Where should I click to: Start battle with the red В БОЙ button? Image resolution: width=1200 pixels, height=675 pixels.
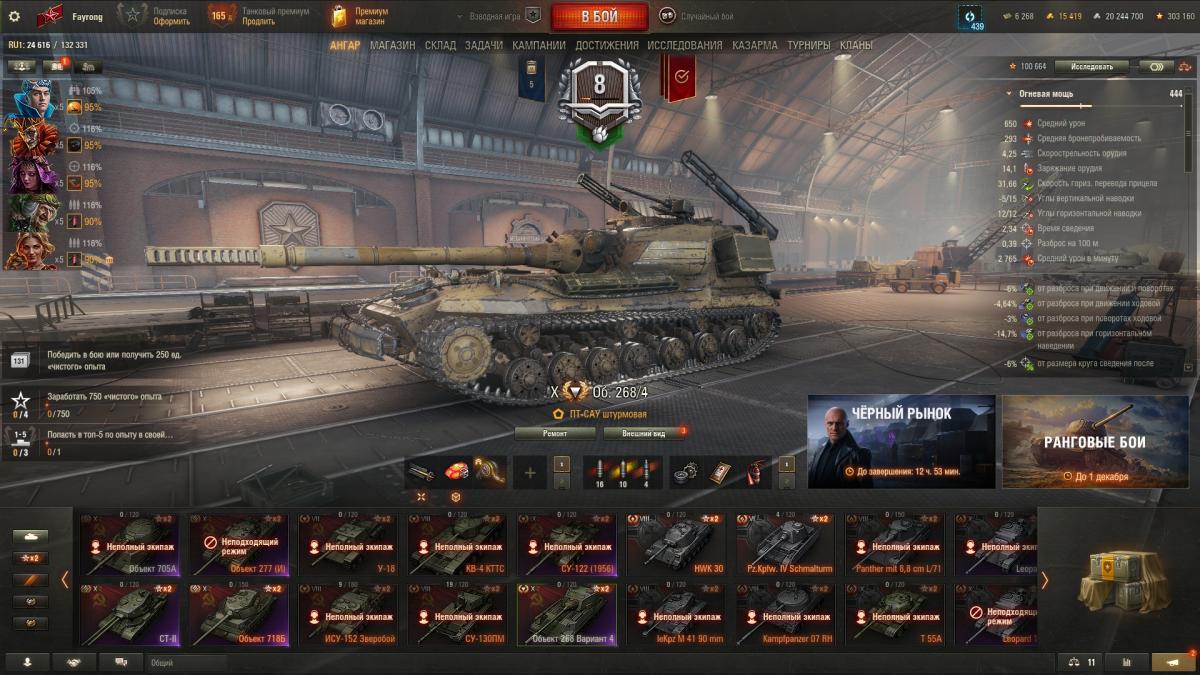[599, 17]
